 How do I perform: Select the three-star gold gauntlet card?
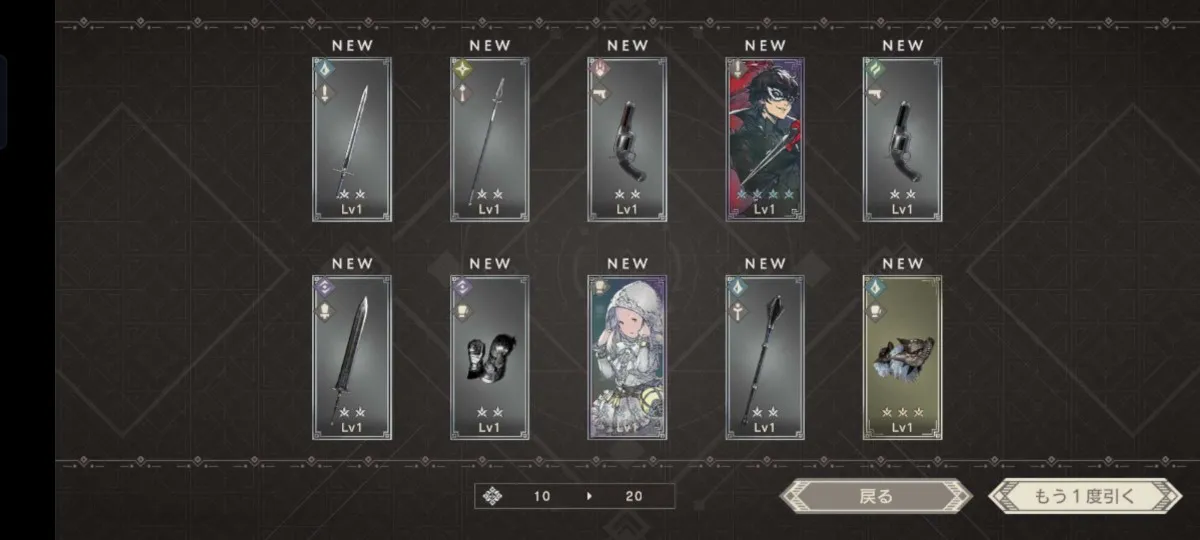pyautogui.click(x=902, y=358)
